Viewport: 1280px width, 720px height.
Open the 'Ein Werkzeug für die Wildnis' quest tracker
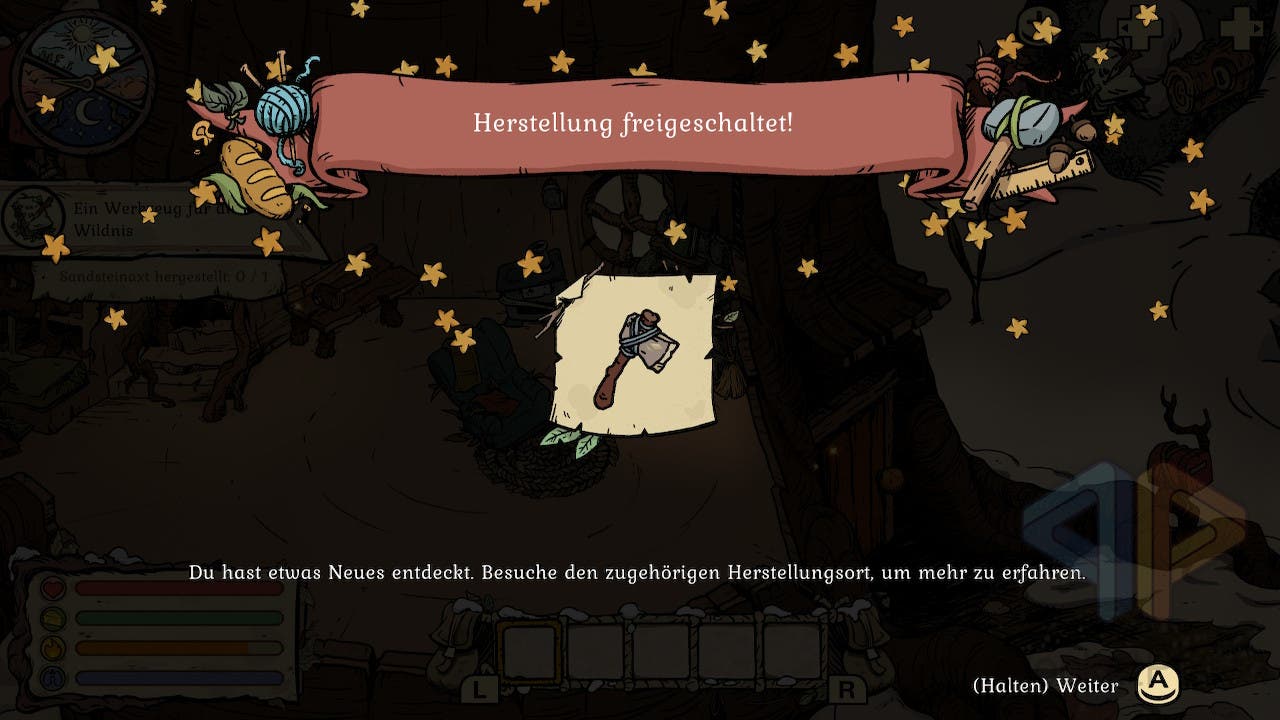[150, 219]
